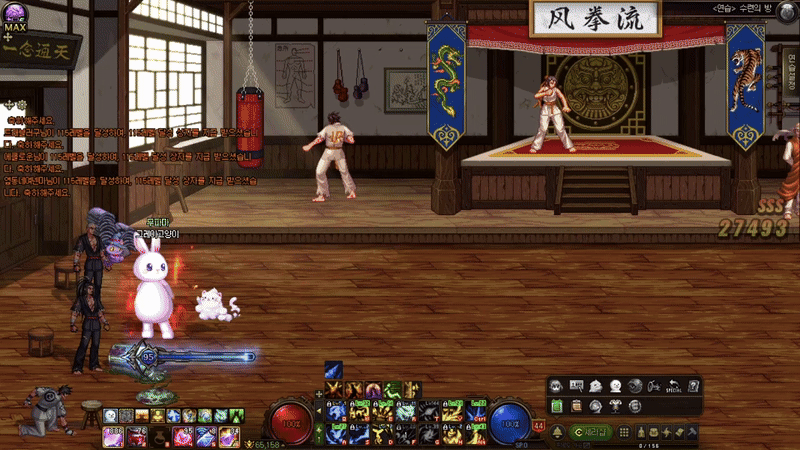Click the purple MAX gem icon
This screenshot has height=450, width=800.
[15, 14]
